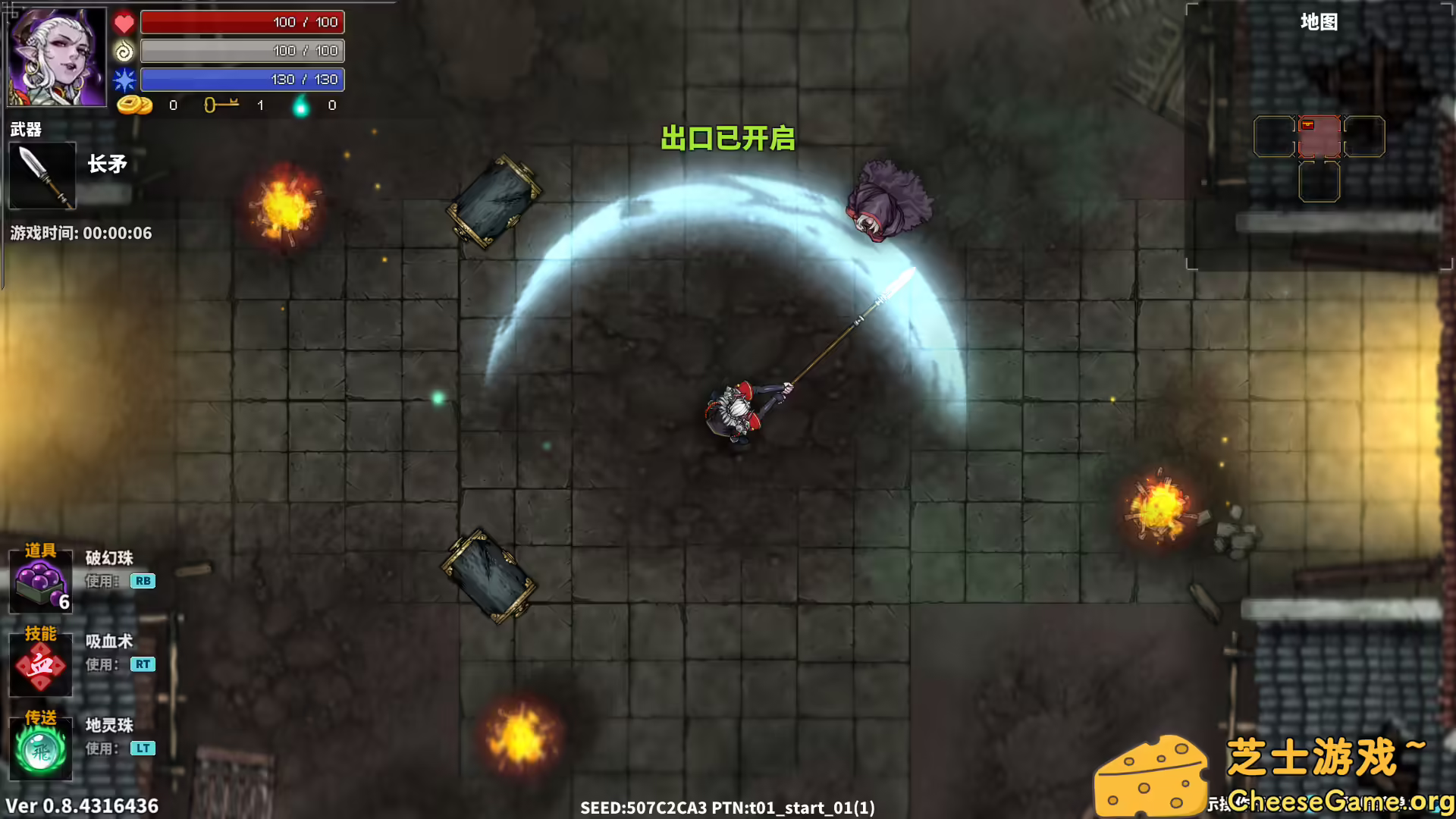Click the 破幻珠 item icon
Viewport: 1456px width, 819px height.
click(39, 582)
